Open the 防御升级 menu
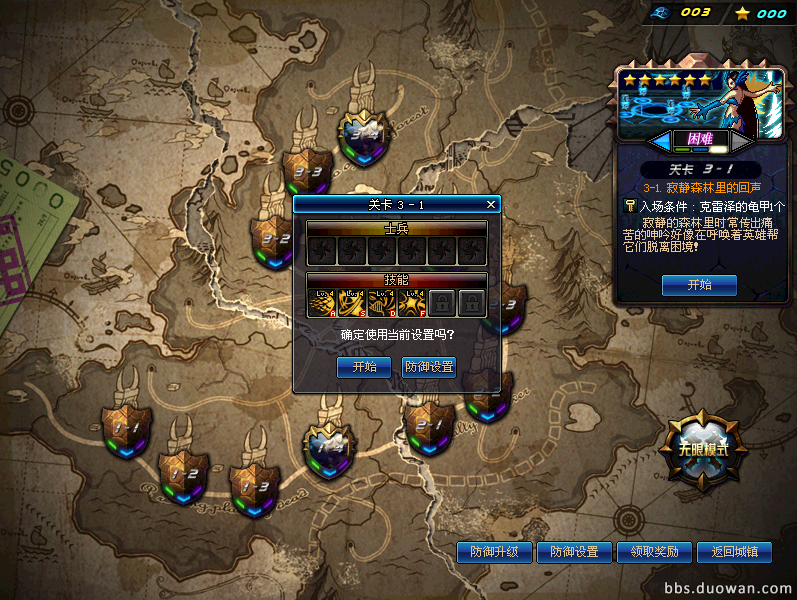 494,552
